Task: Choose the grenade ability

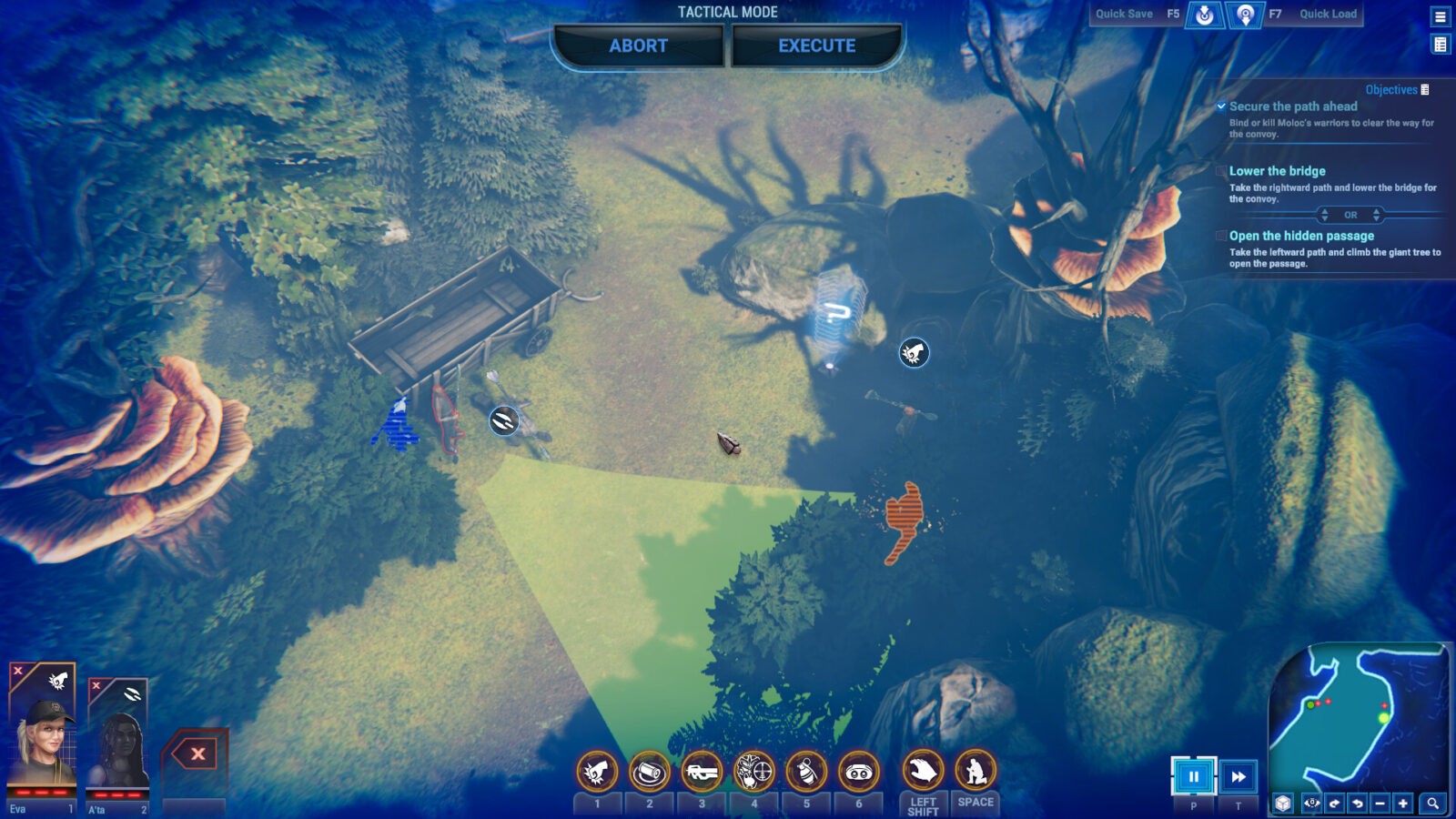Action: (x=806, y=773)
